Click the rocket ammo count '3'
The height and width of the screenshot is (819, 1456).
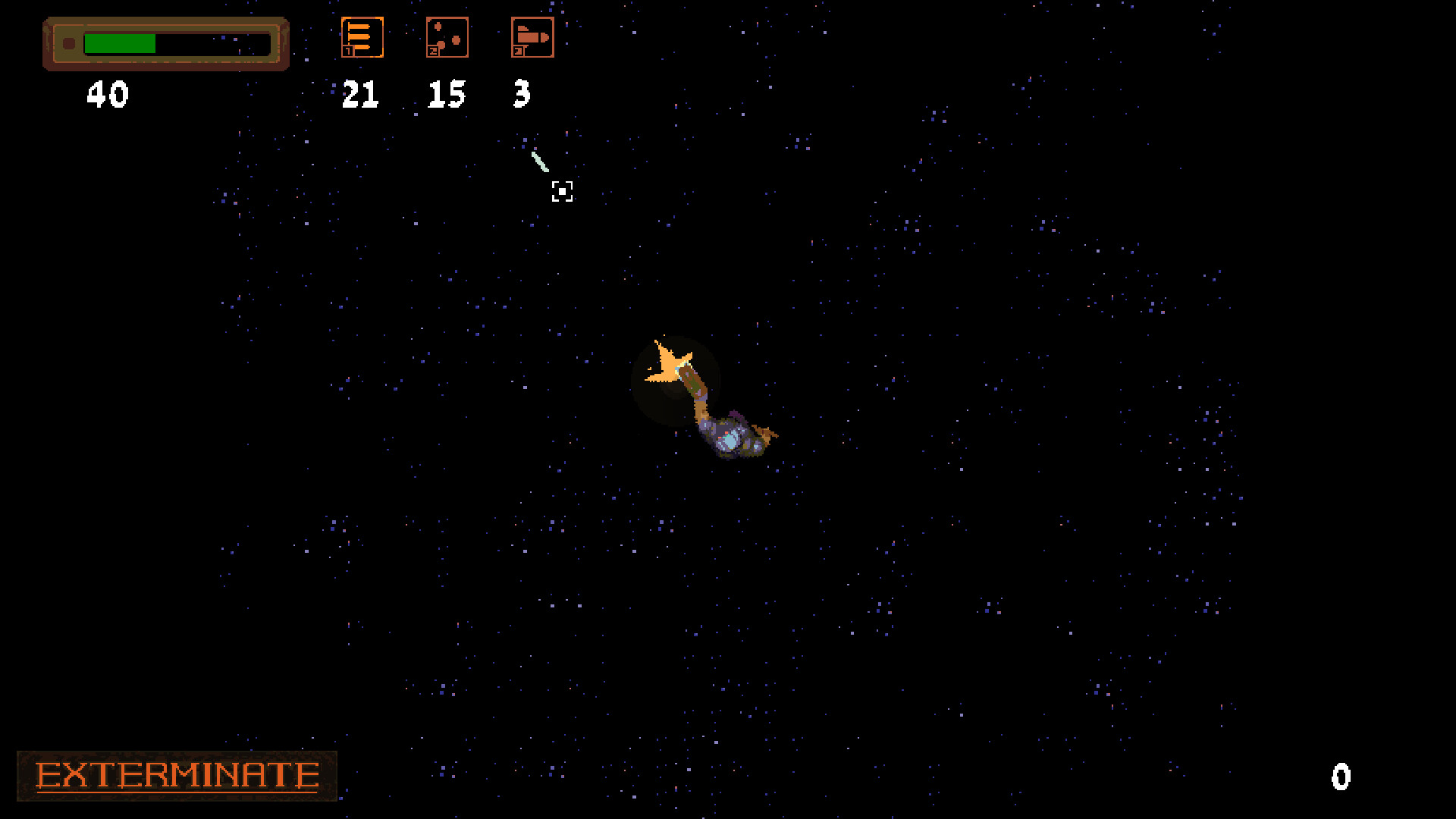pos(522,95)
